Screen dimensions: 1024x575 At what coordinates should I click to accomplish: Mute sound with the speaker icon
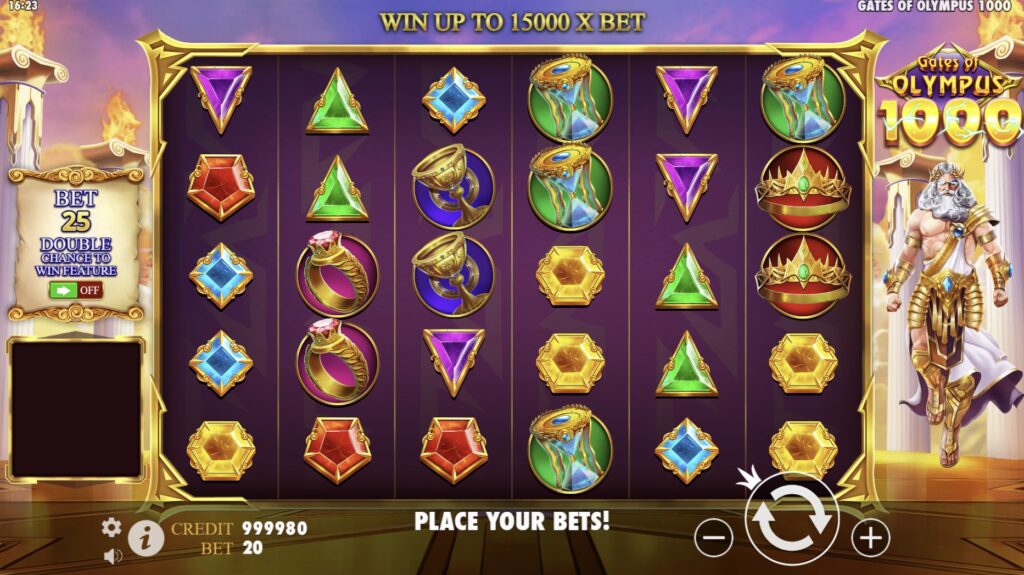[113, 555]
